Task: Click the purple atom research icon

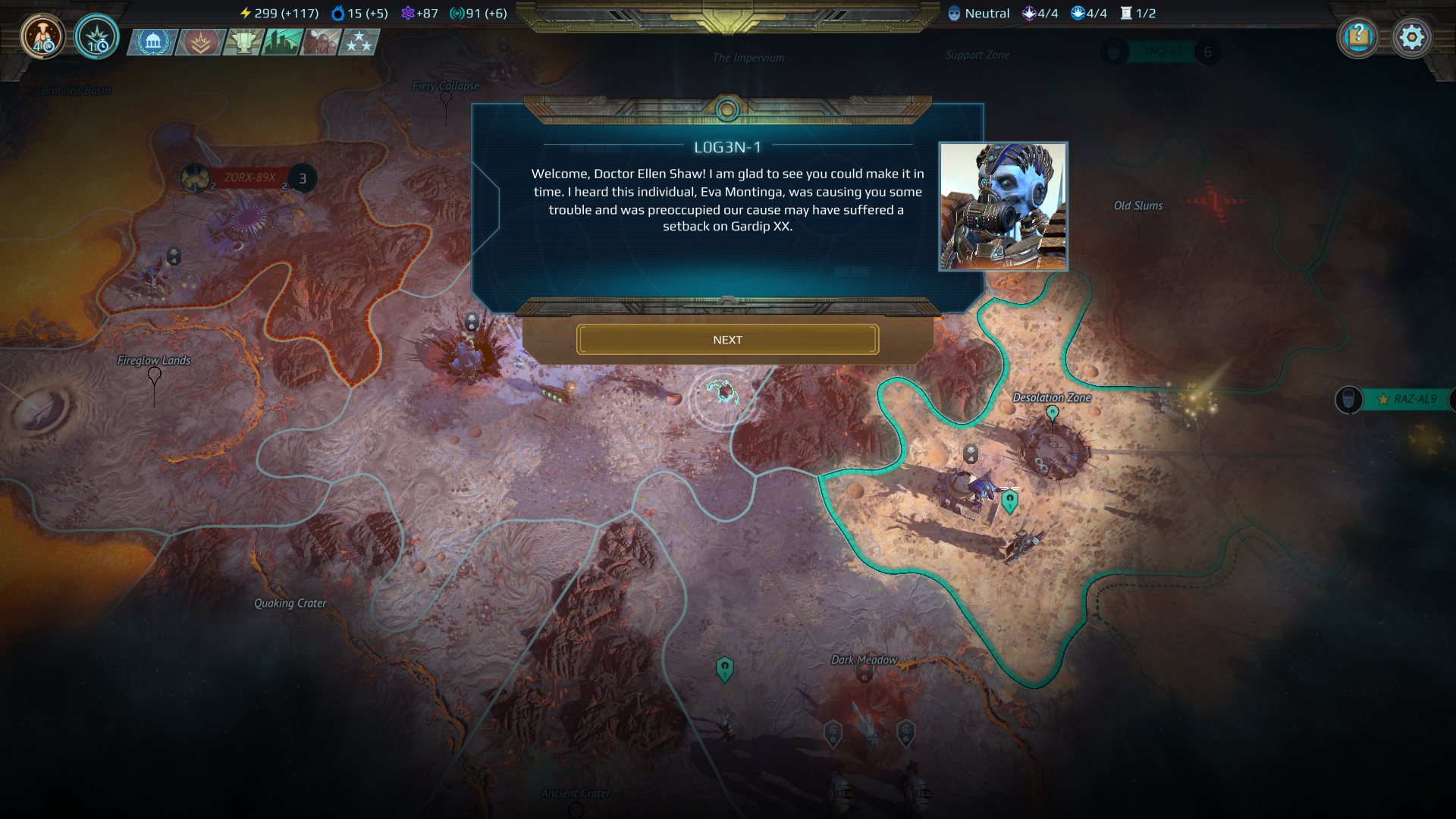Action: pyautogui.click(x=408, y=12)
